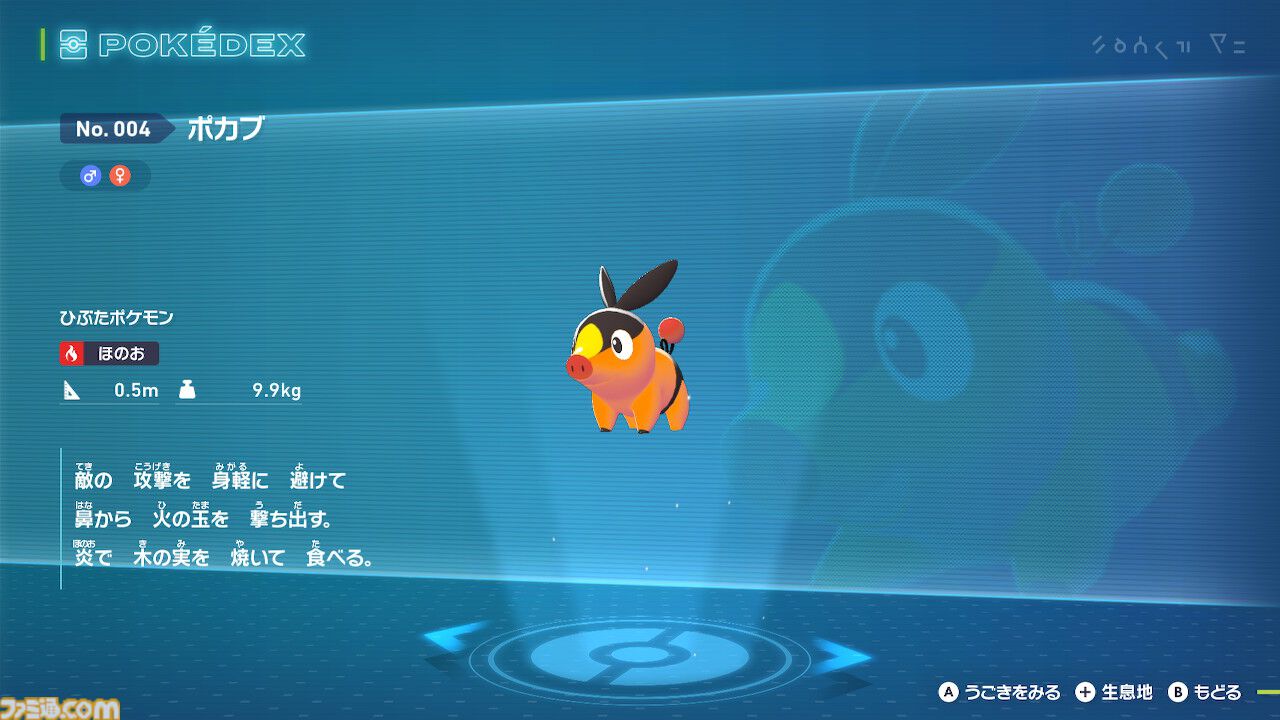Click the weight scale icon
The image size is (1280, 720).
click(190, 390)
